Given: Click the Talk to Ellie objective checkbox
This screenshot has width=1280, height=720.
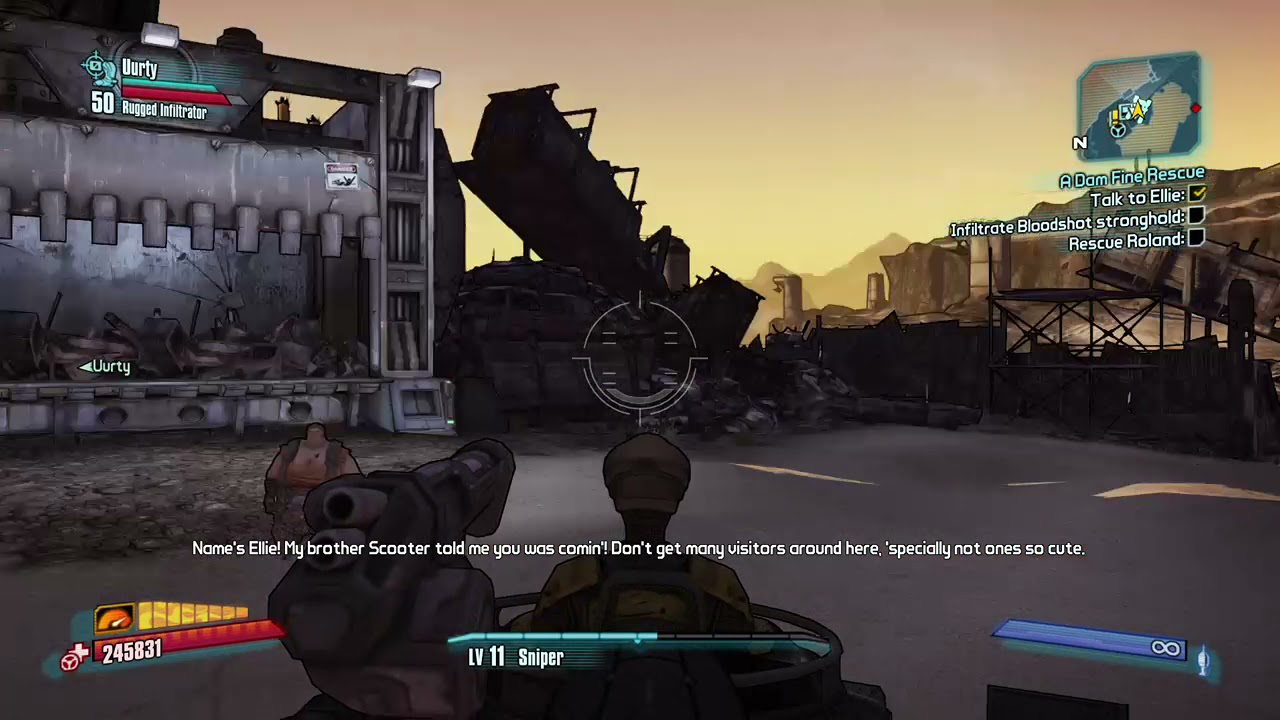Looking at the screenshot, I should [x=1197, y=195].
